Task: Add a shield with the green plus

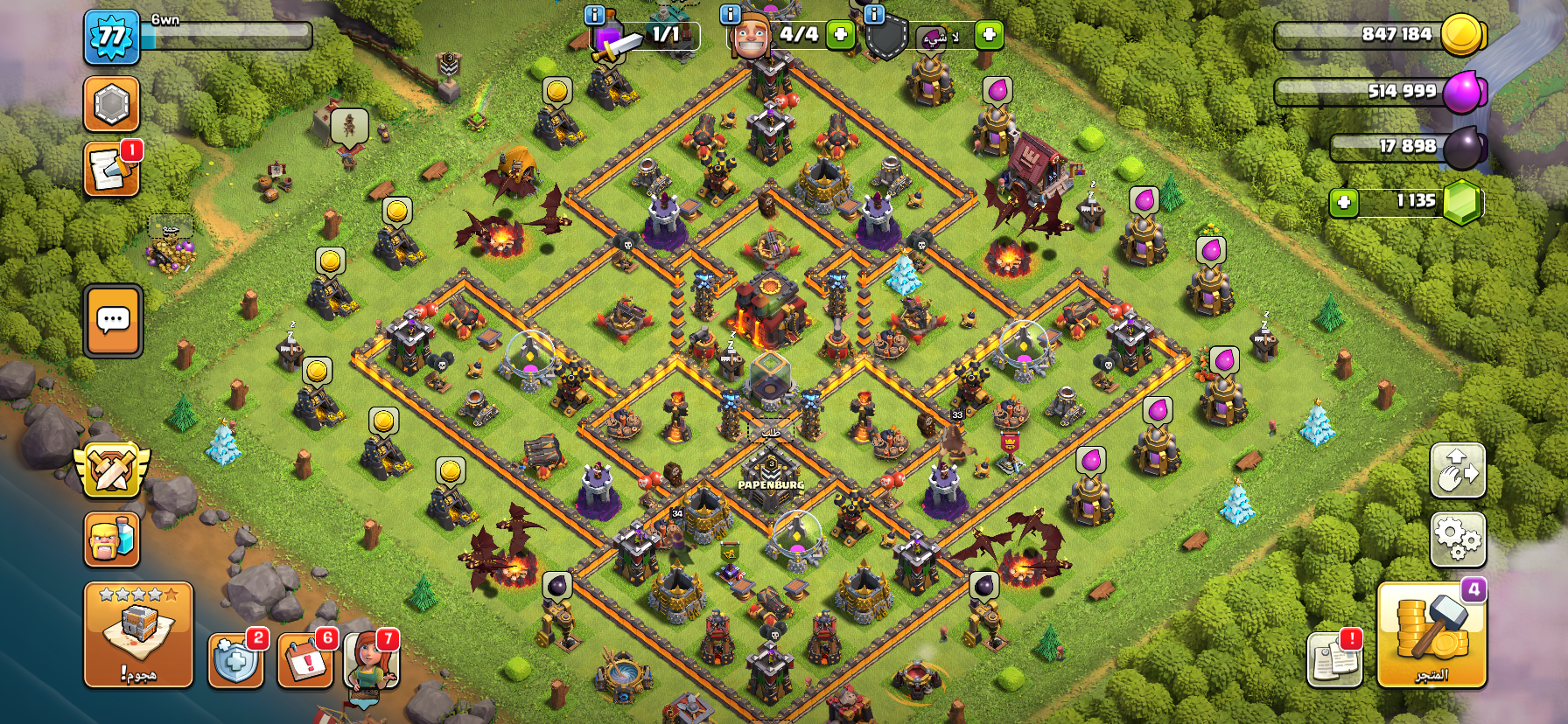Action: pos(989,35)
